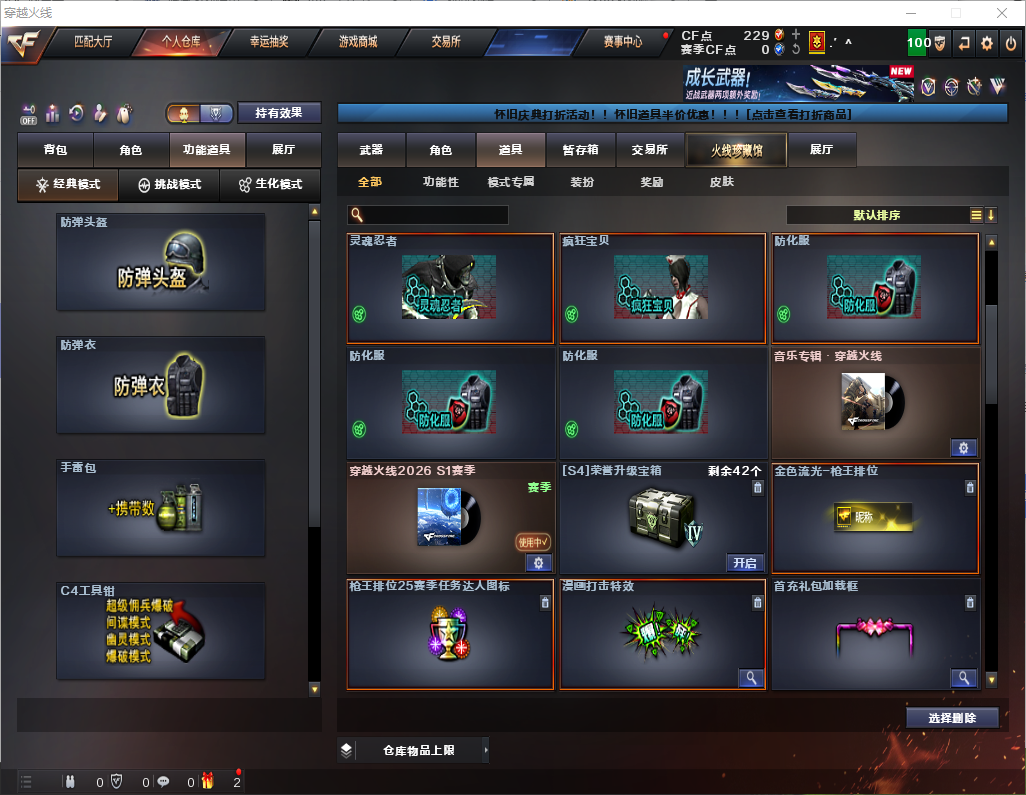The image size is (1026, 795).
Task: Show the 皮肤 skins category
Action: coord(721,182)
